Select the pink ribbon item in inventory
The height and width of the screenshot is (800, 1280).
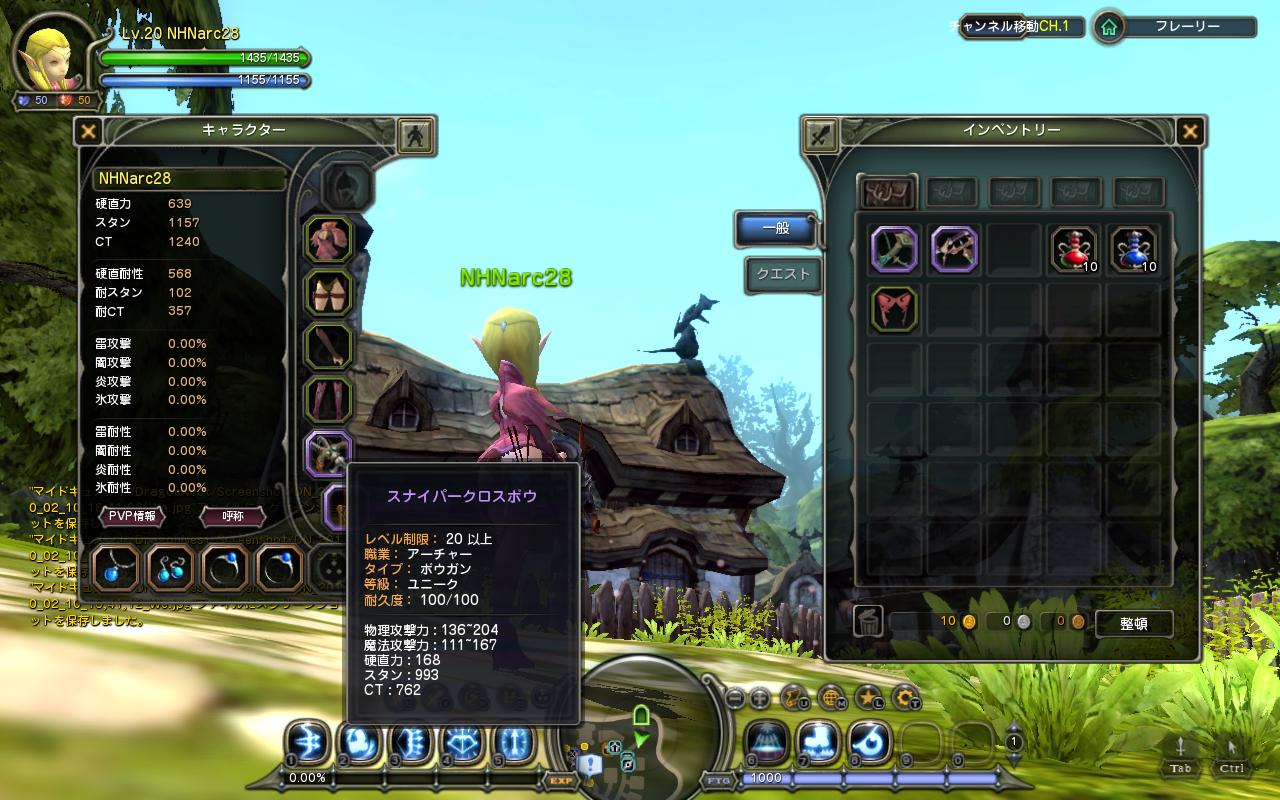click(x=894, y=308)
